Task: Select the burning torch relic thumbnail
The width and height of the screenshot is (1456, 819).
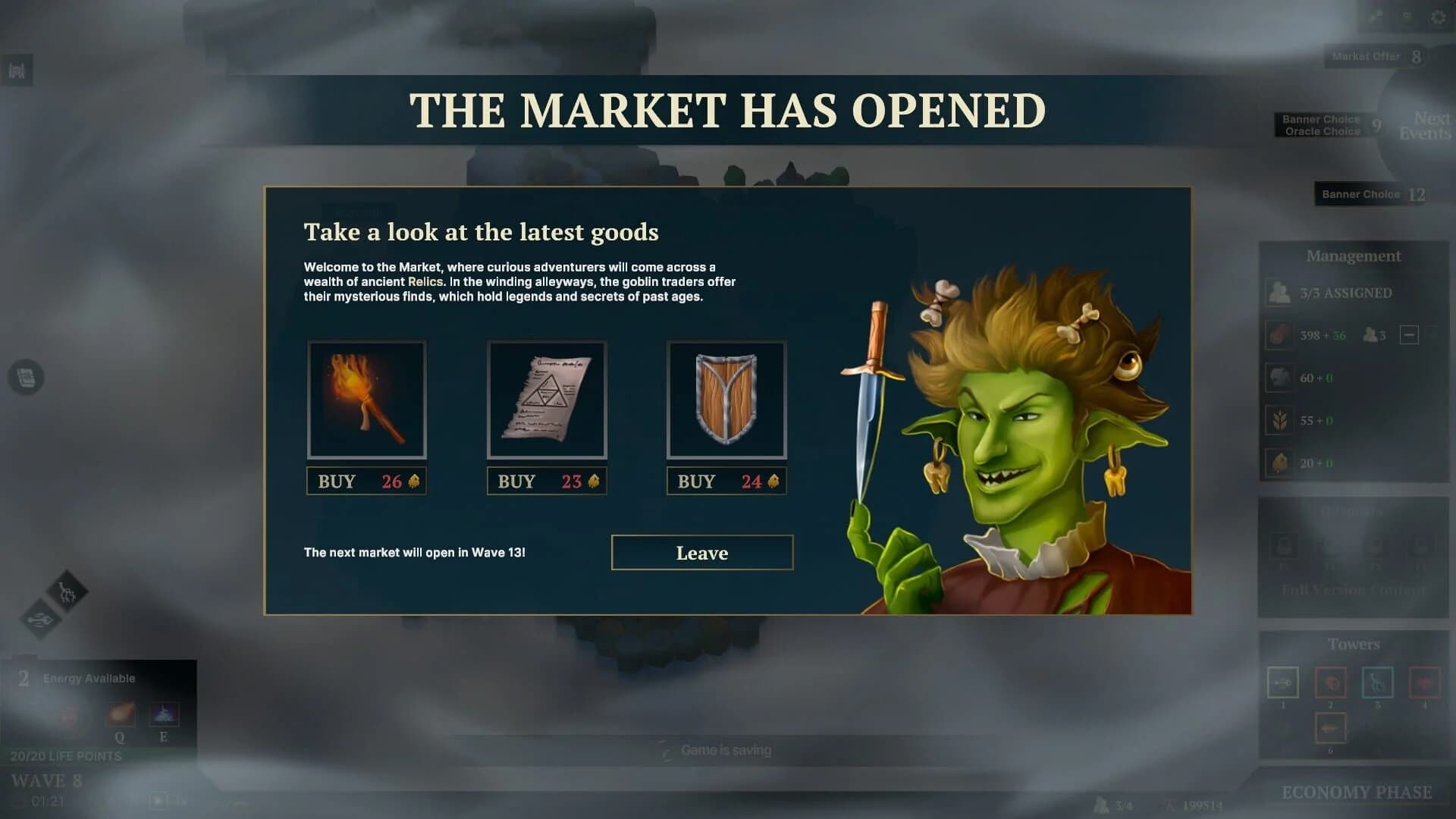Action: coord(366,400)
